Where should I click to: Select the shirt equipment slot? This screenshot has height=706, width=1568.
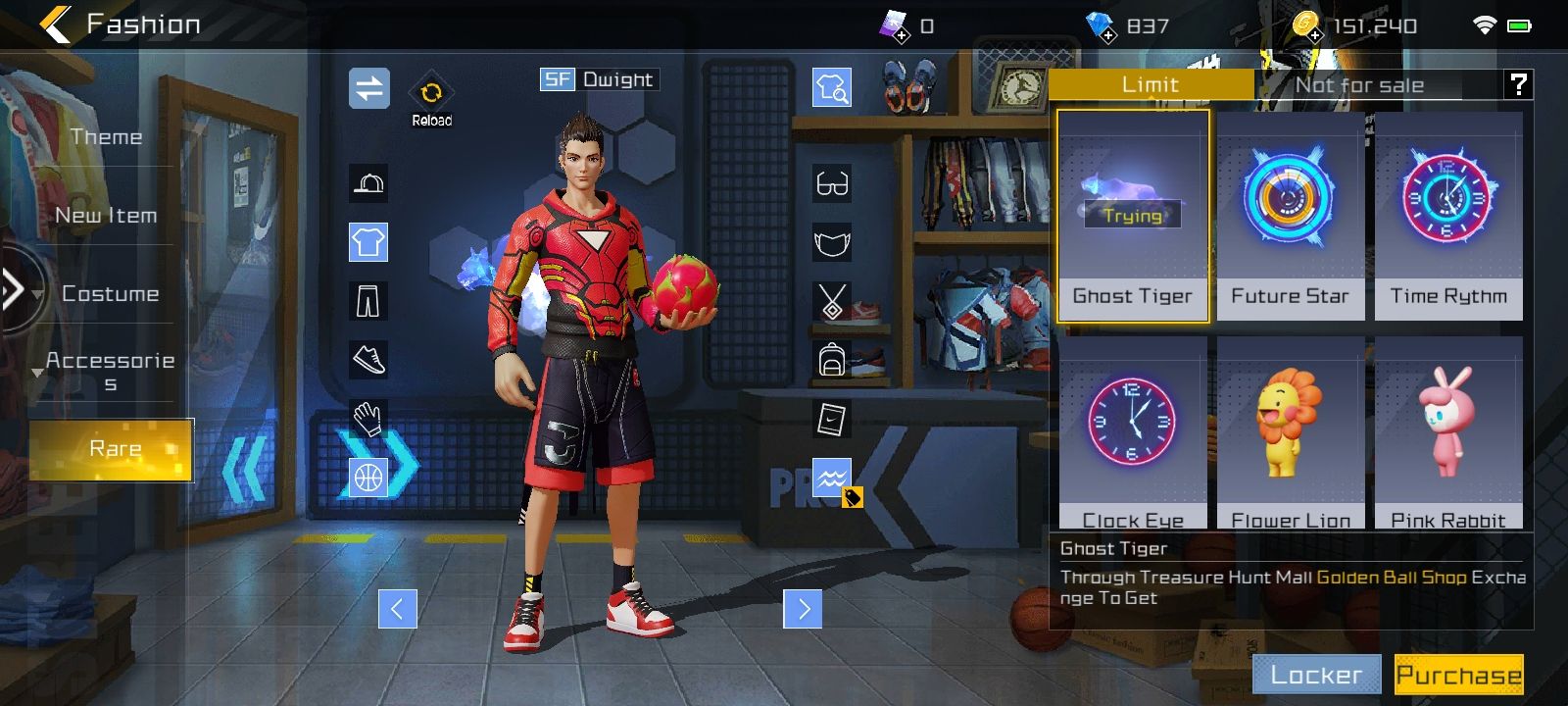point(368,242)
